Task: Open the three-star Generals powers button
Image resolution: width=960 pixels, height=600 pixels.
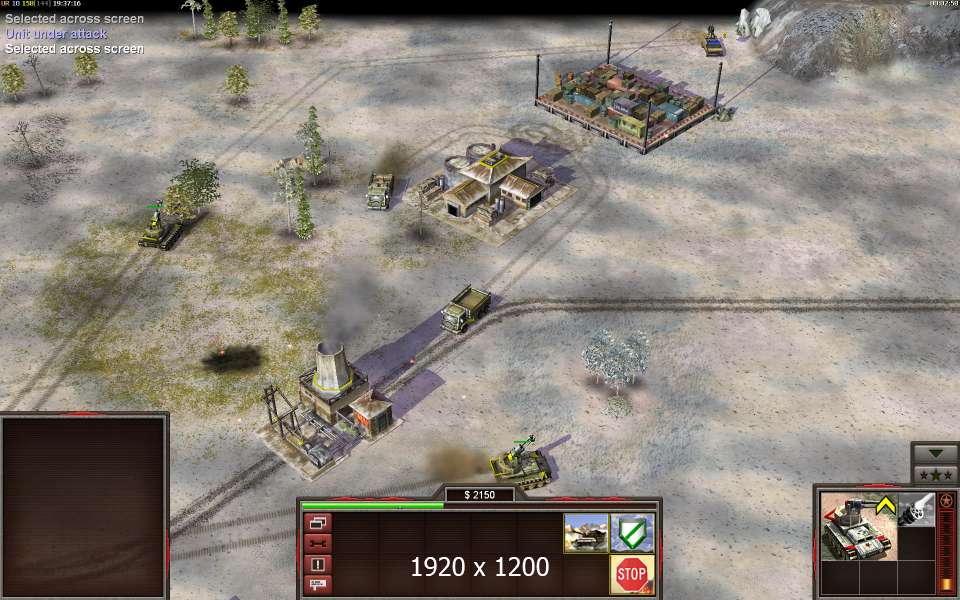Action: pos(935,474)
